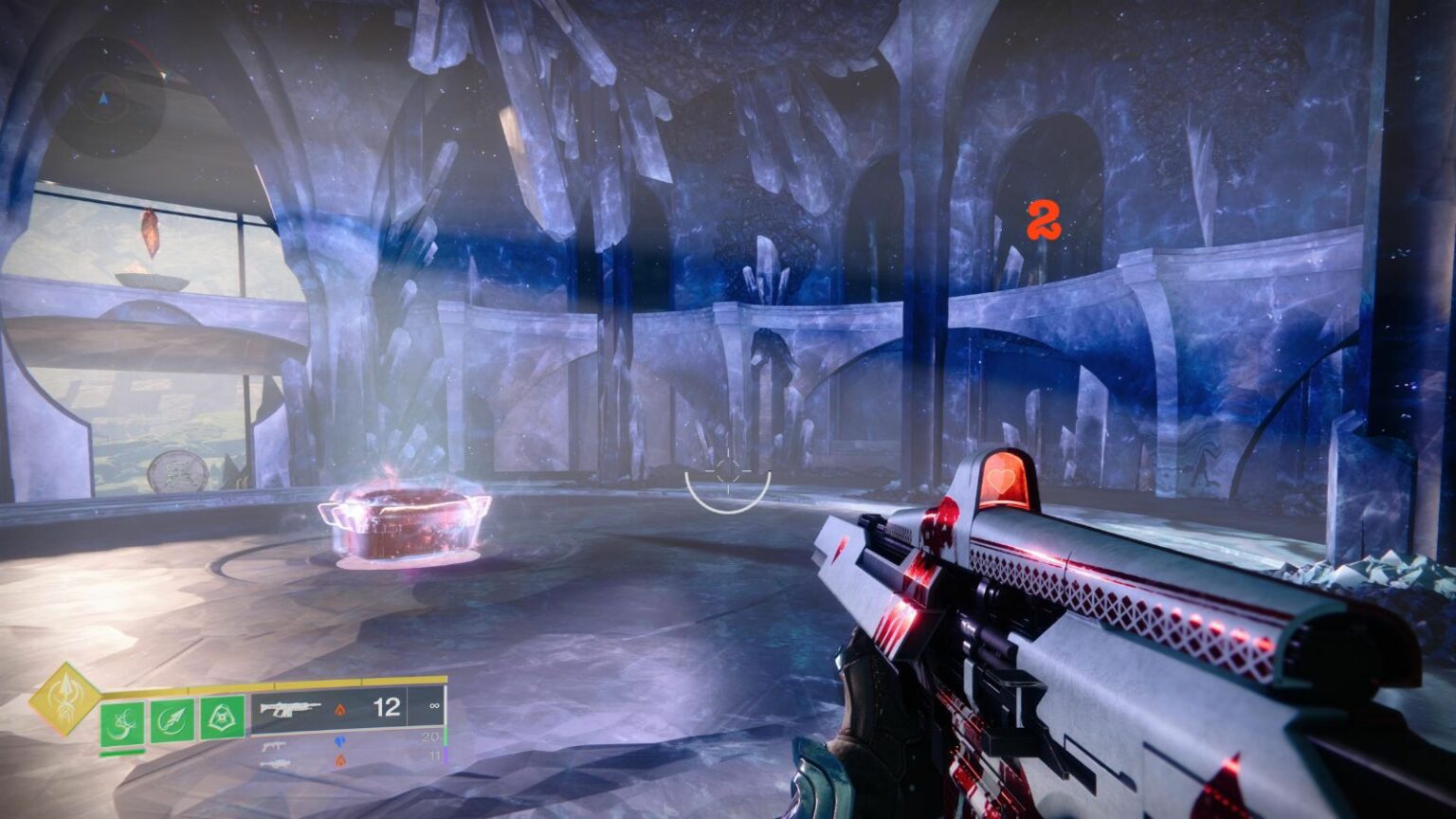Click the orange primary ammo icon
This screenshot has width=1456, height=819.
(341, 710)
